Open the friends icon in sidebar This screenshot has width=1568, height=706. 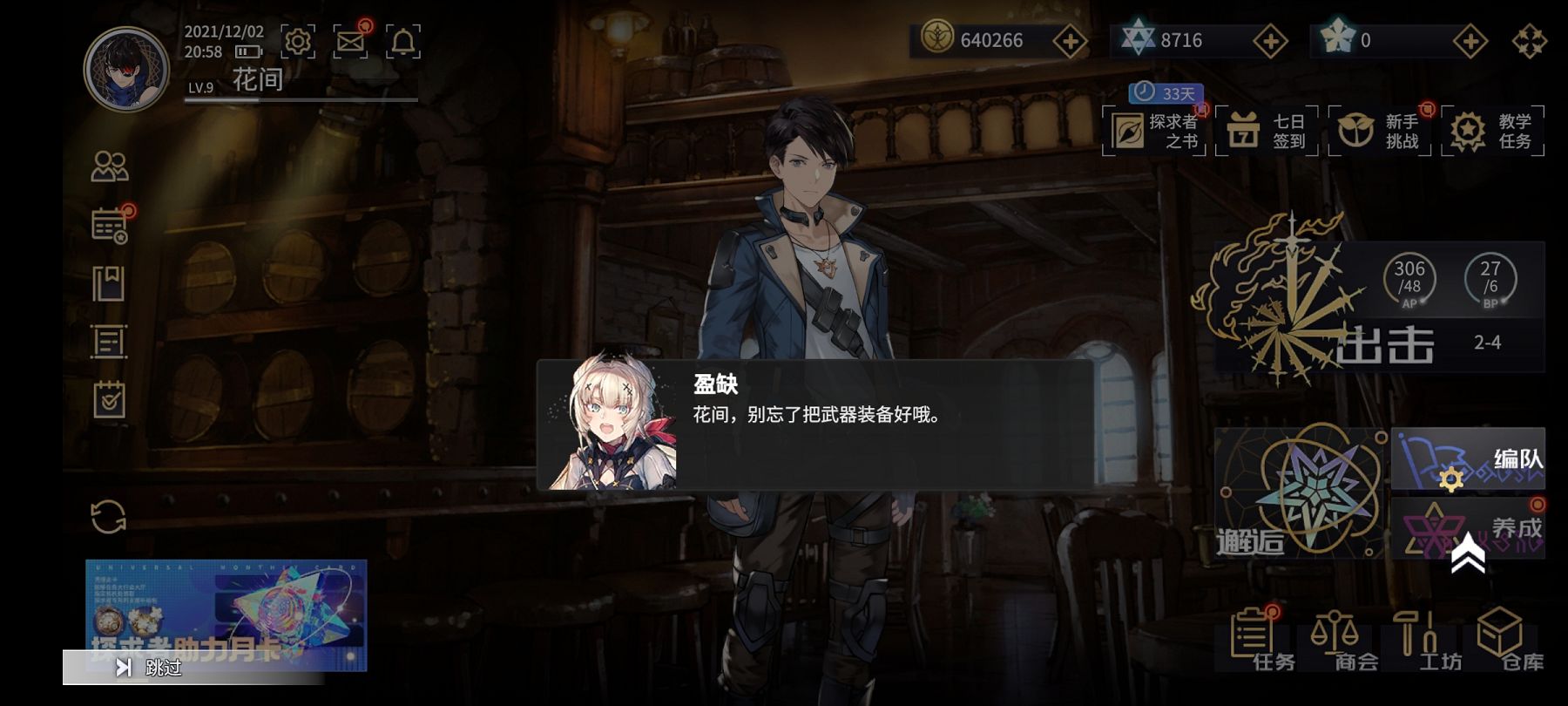(110, 166)
